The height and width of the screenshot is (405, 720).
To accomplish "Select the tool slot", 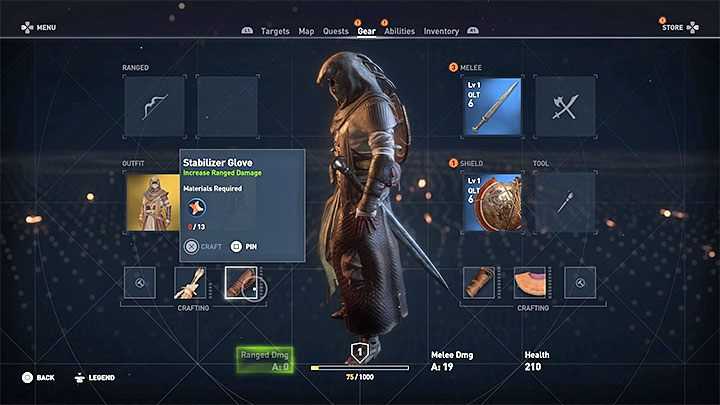I will (x=564, y=202).
